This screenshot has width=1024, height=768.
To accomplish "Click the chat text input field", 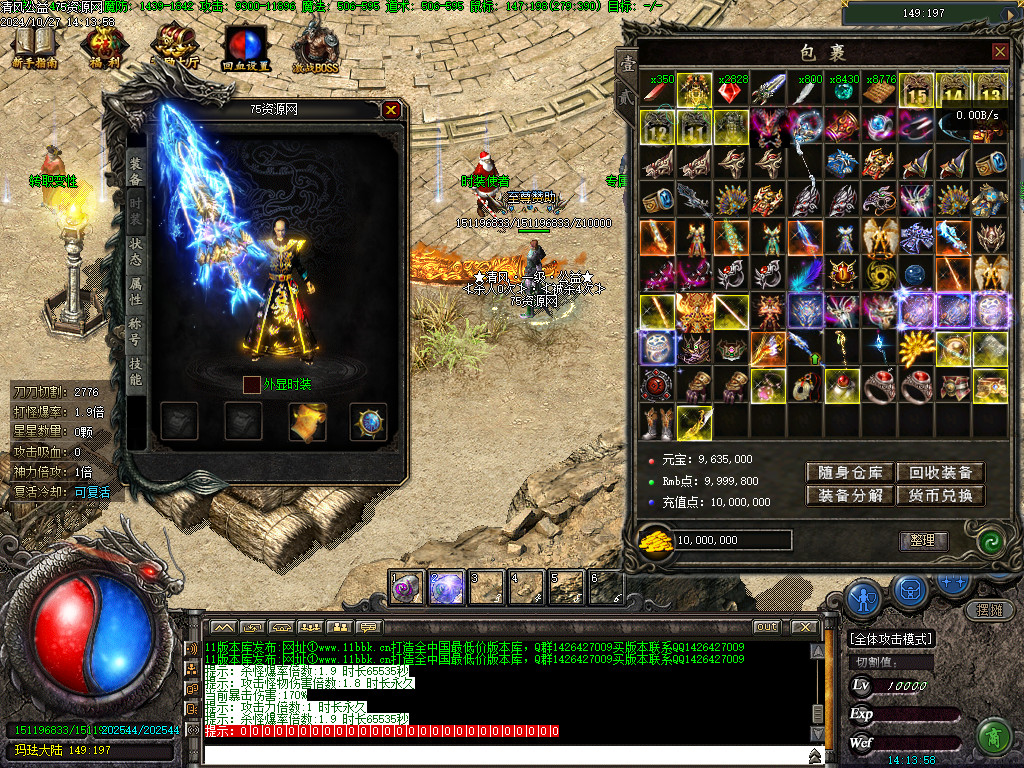I will [500, 755].
